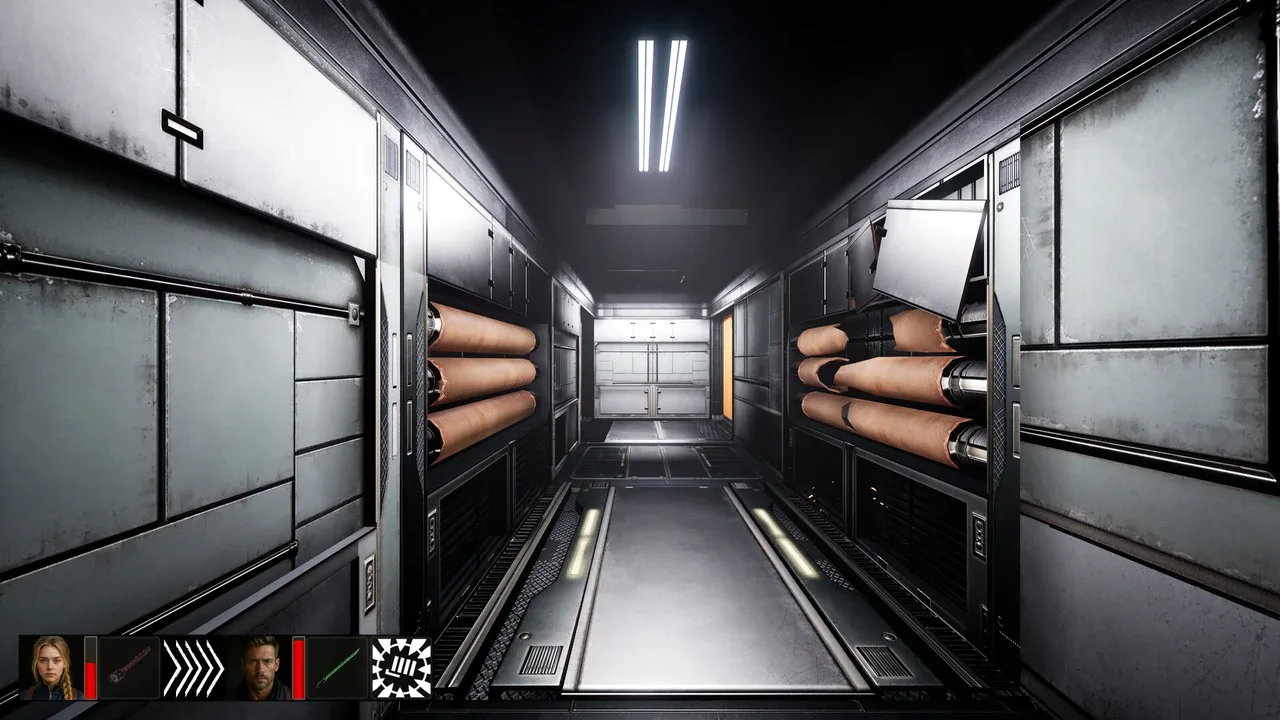Select the bearded man's portrait
This screenshot has height=720, width=1280.
tap(259, 667)
